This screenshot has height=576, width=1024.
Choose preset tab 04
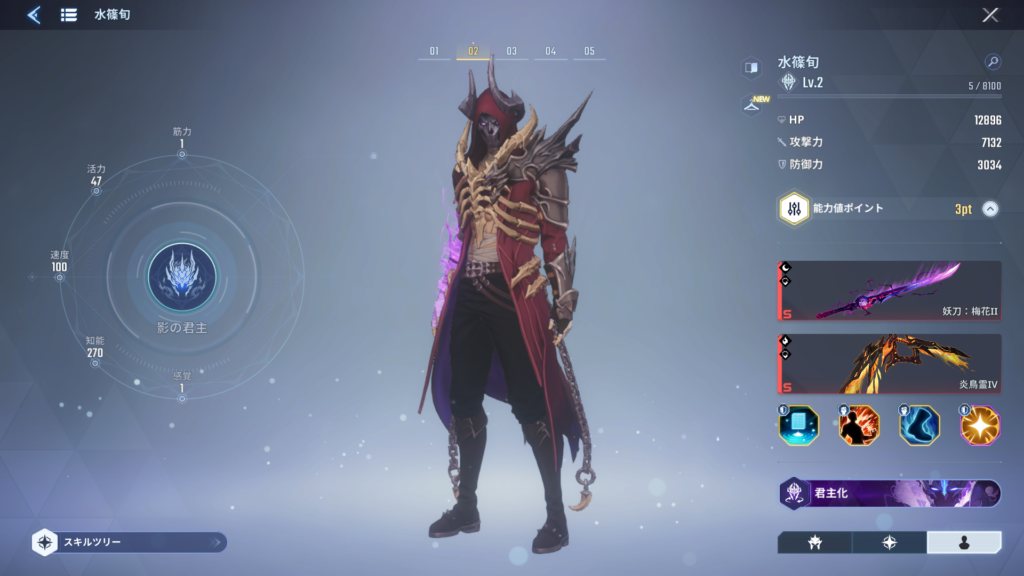(550, 51)
